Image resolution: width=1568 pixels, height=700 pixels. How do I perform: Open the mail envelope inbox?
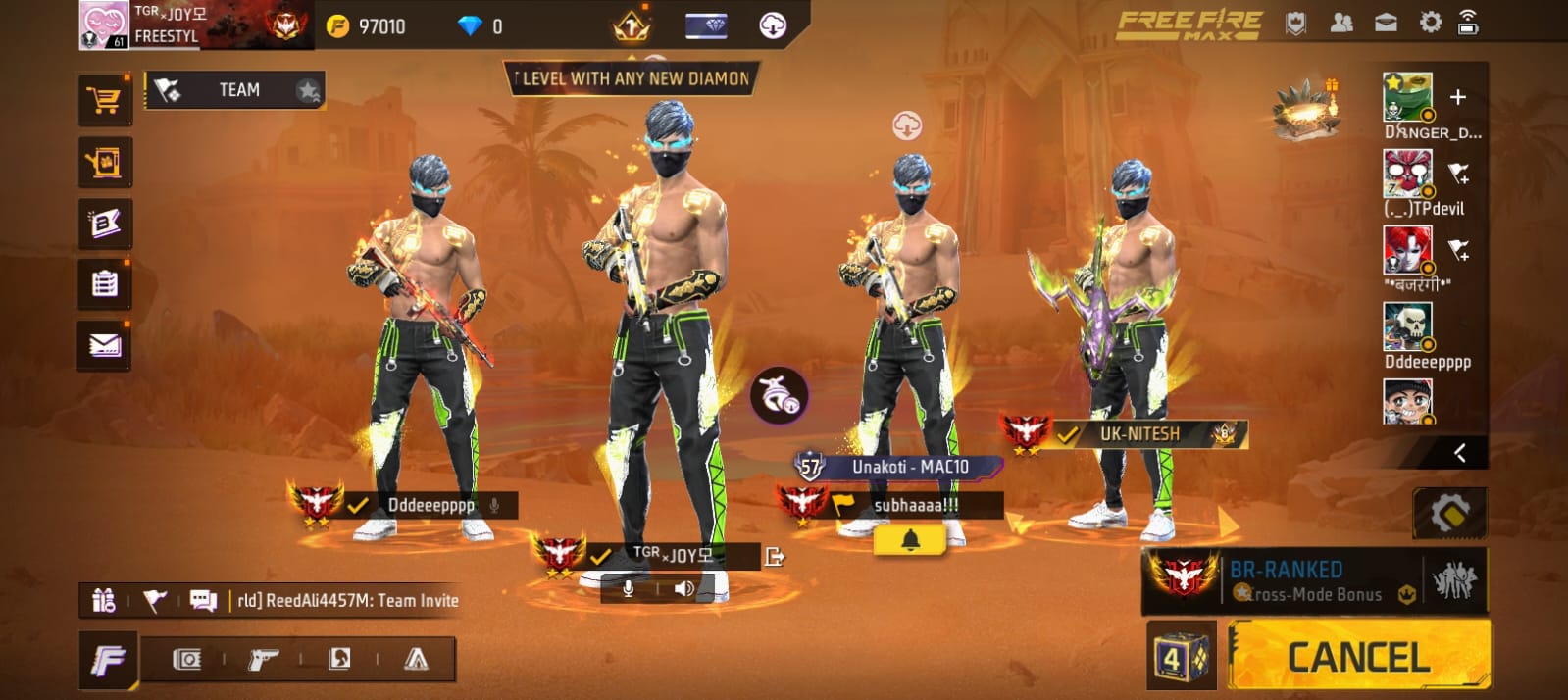click(x=104, y=345)
